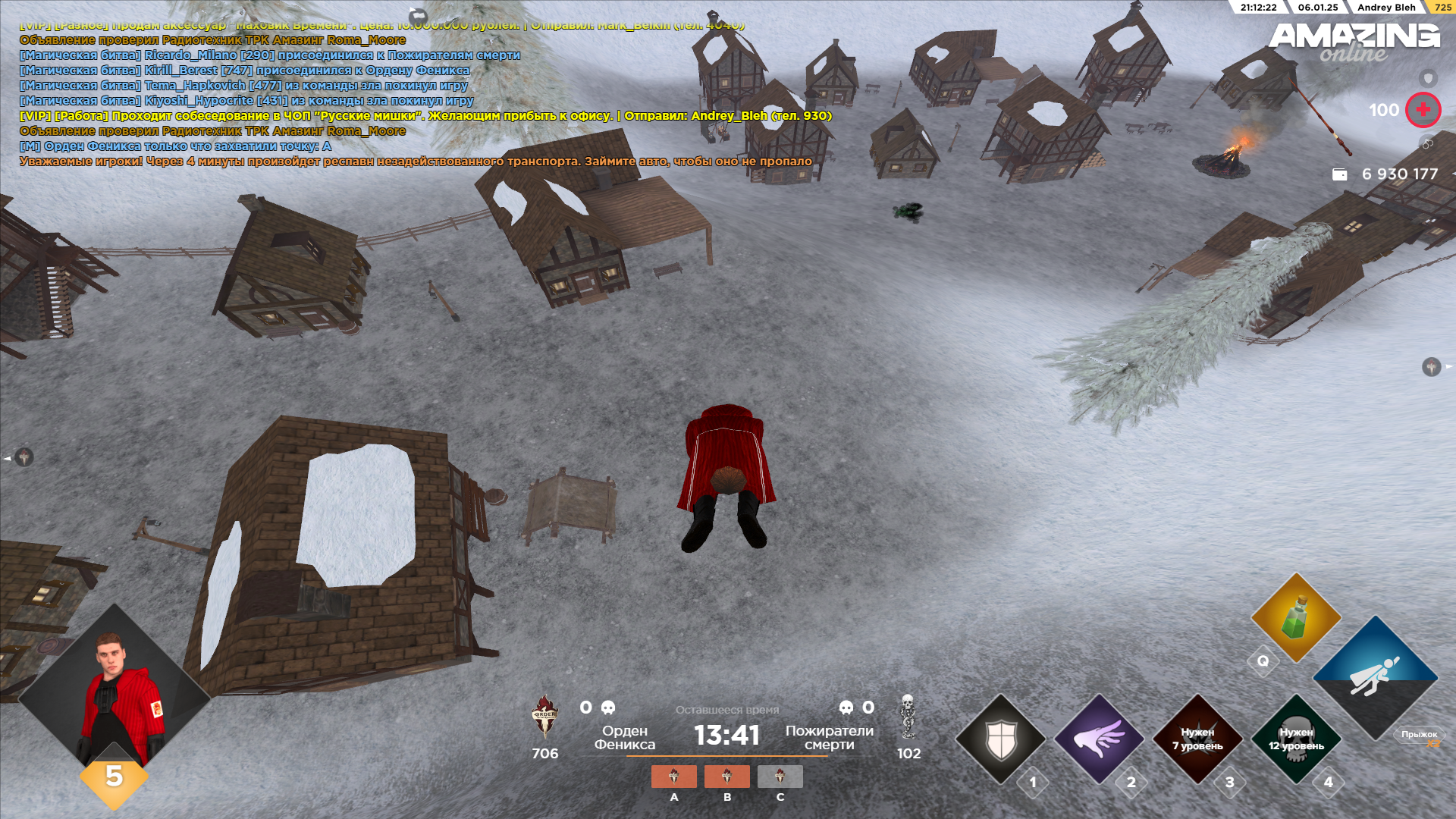Use the green potion item
This screenshot has height=819, width=1456.
[1296, 617]
